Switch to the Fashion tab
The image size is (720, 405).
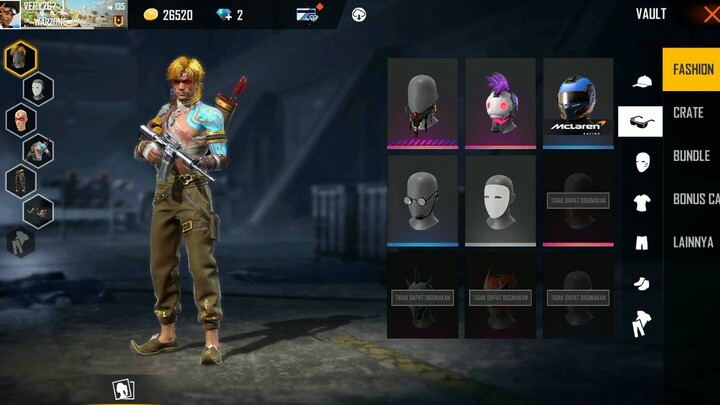(x=692, y=70)
